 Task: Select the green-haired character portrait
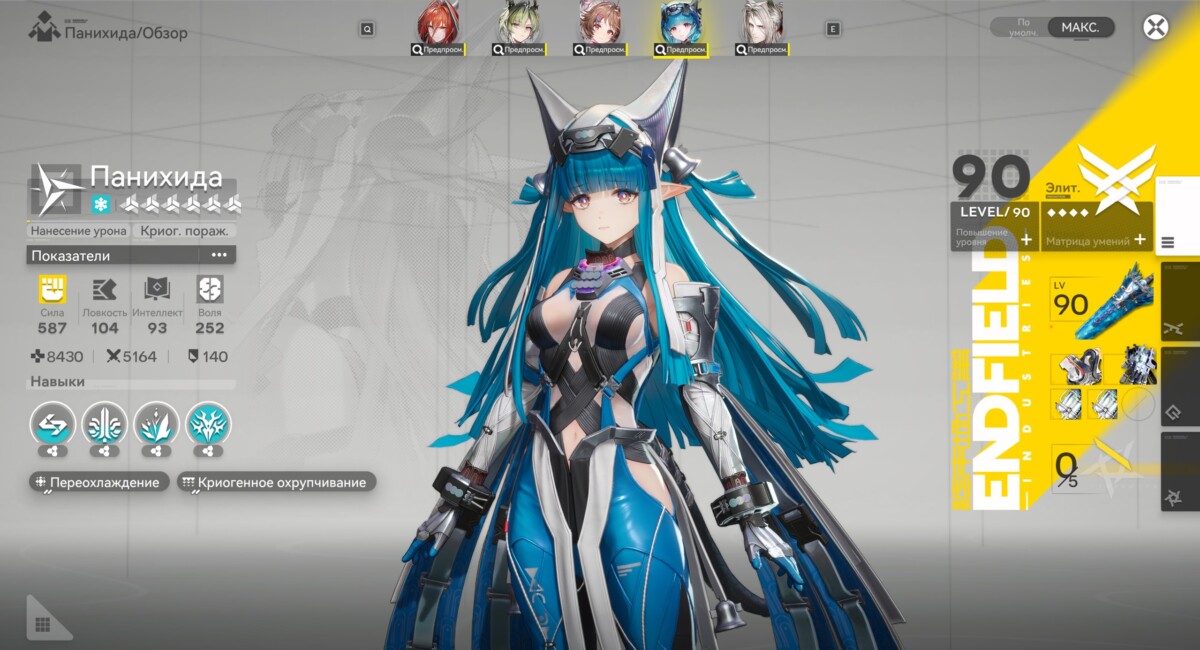click(x=520, y=28)
